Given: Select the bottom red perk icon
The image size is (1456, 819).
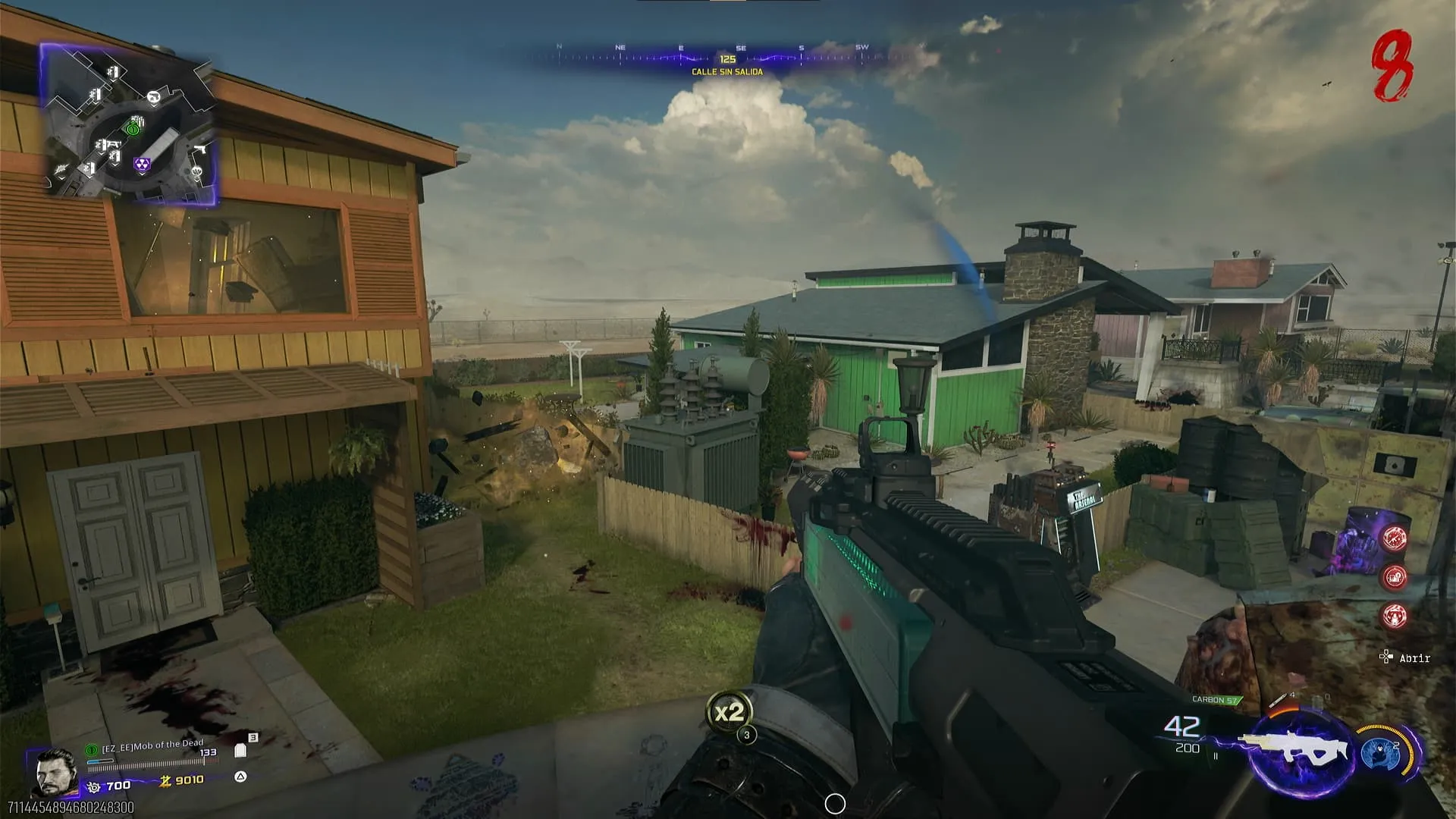Looking at the screenshot, I should [x=1395, y=616].
